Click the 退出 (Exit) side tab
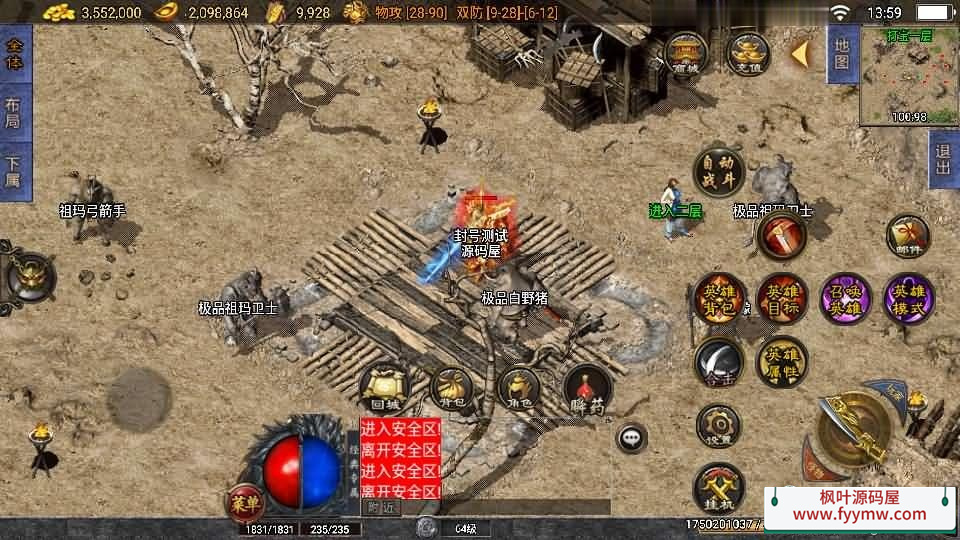 943,159
